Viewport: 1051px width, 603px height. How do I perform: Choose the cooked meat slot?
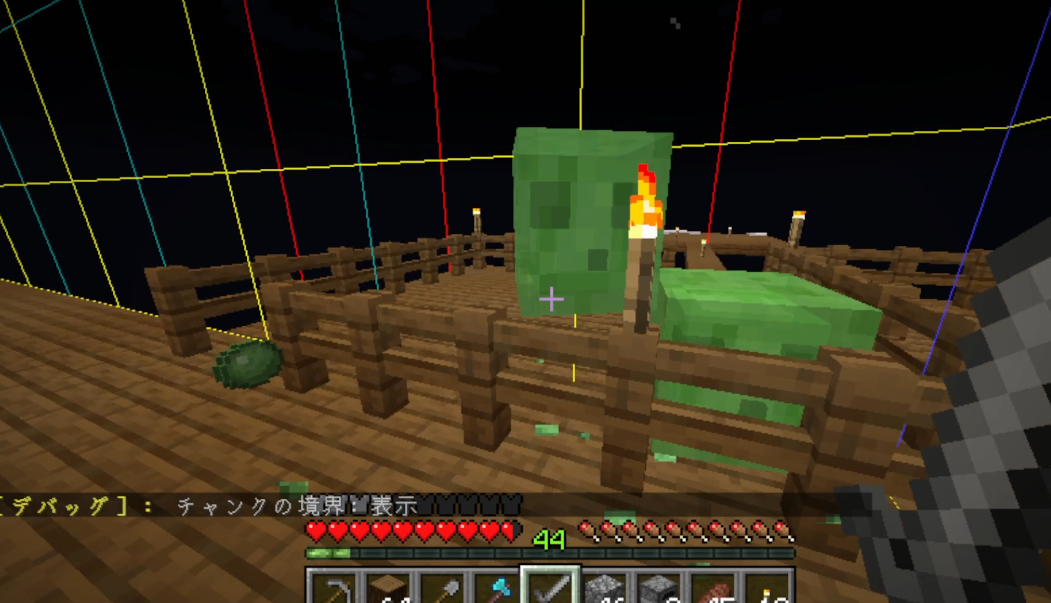click(714, 590)
